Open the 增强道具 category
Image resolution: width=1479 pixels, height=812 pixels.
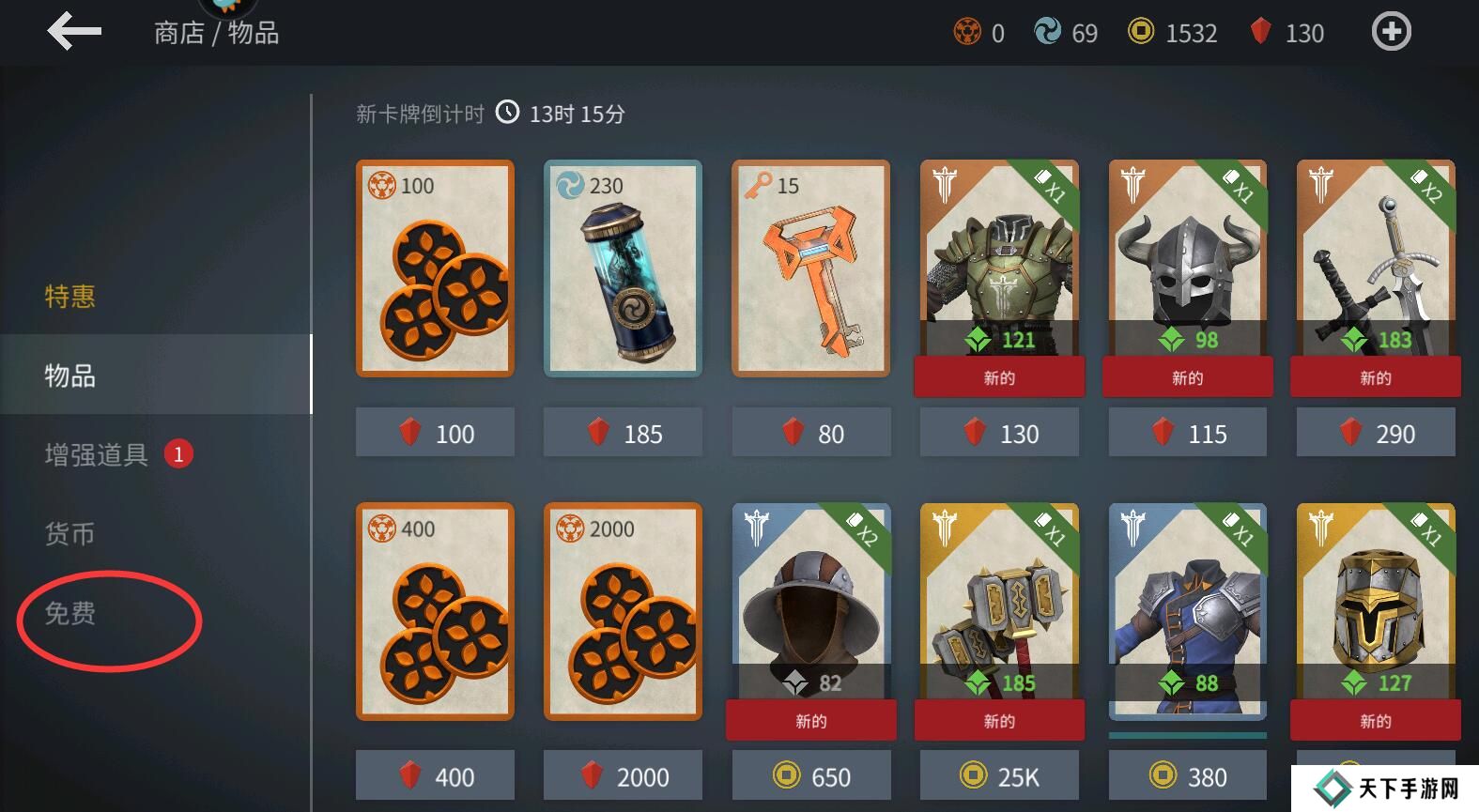click(x=97, y=455)
